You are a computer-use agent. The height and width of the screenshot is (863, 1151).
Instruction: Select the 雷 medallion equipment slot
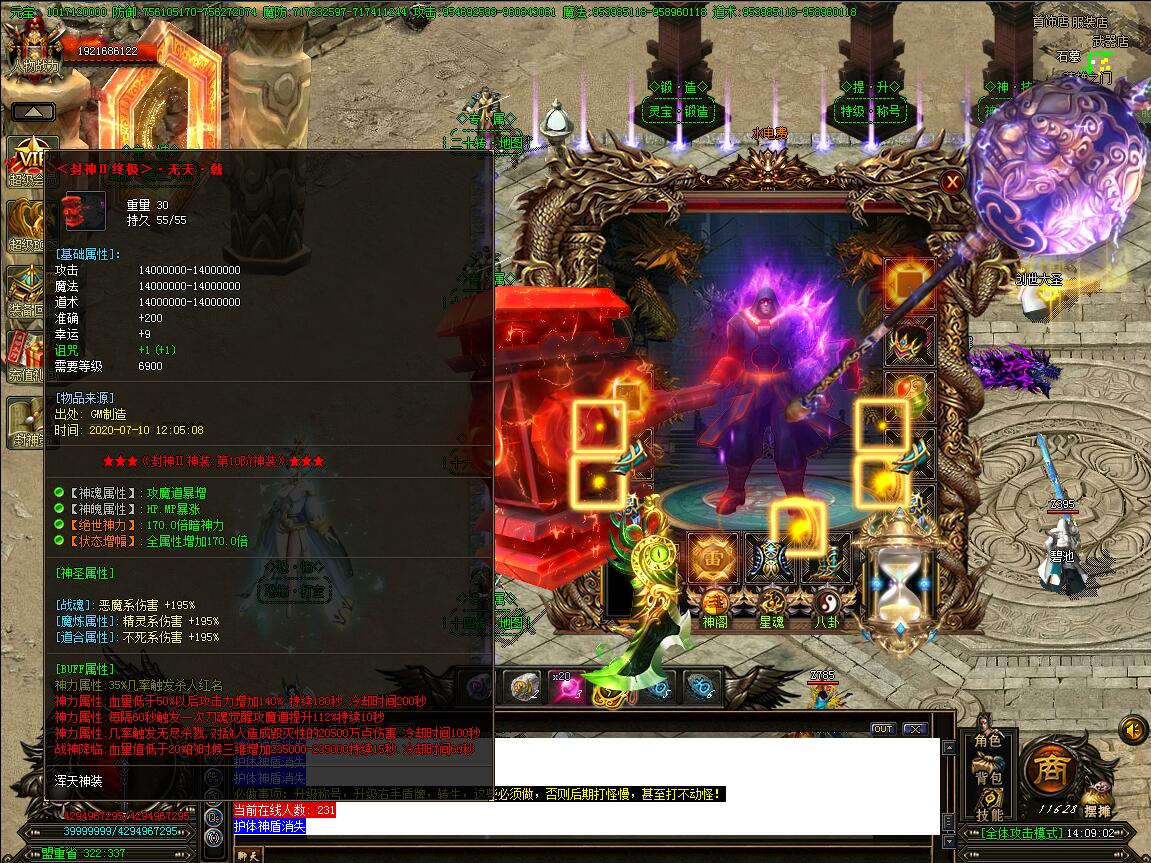[713, 558]
